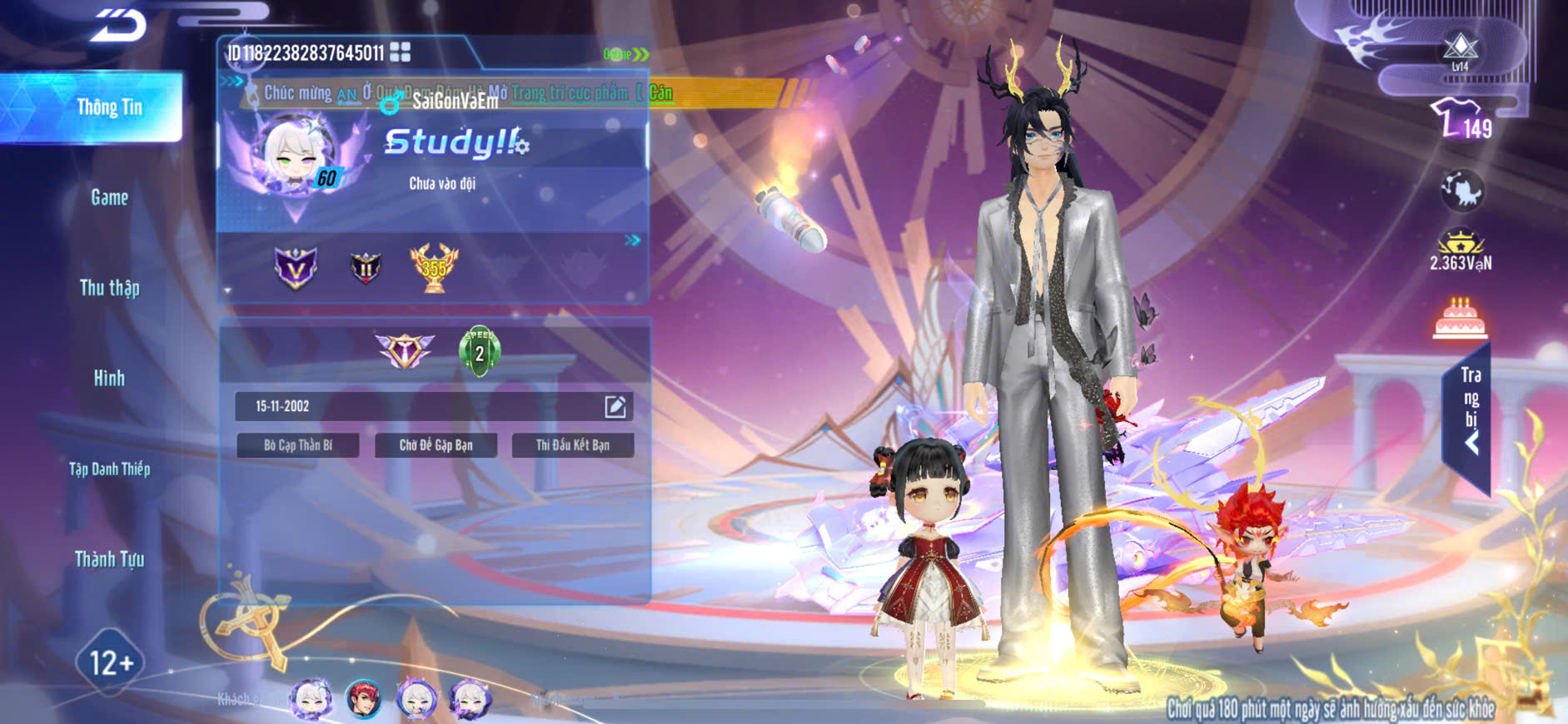Choose the Chờ Để Gặp Bạn tag

pyautogui.click(x=436, y=445)
